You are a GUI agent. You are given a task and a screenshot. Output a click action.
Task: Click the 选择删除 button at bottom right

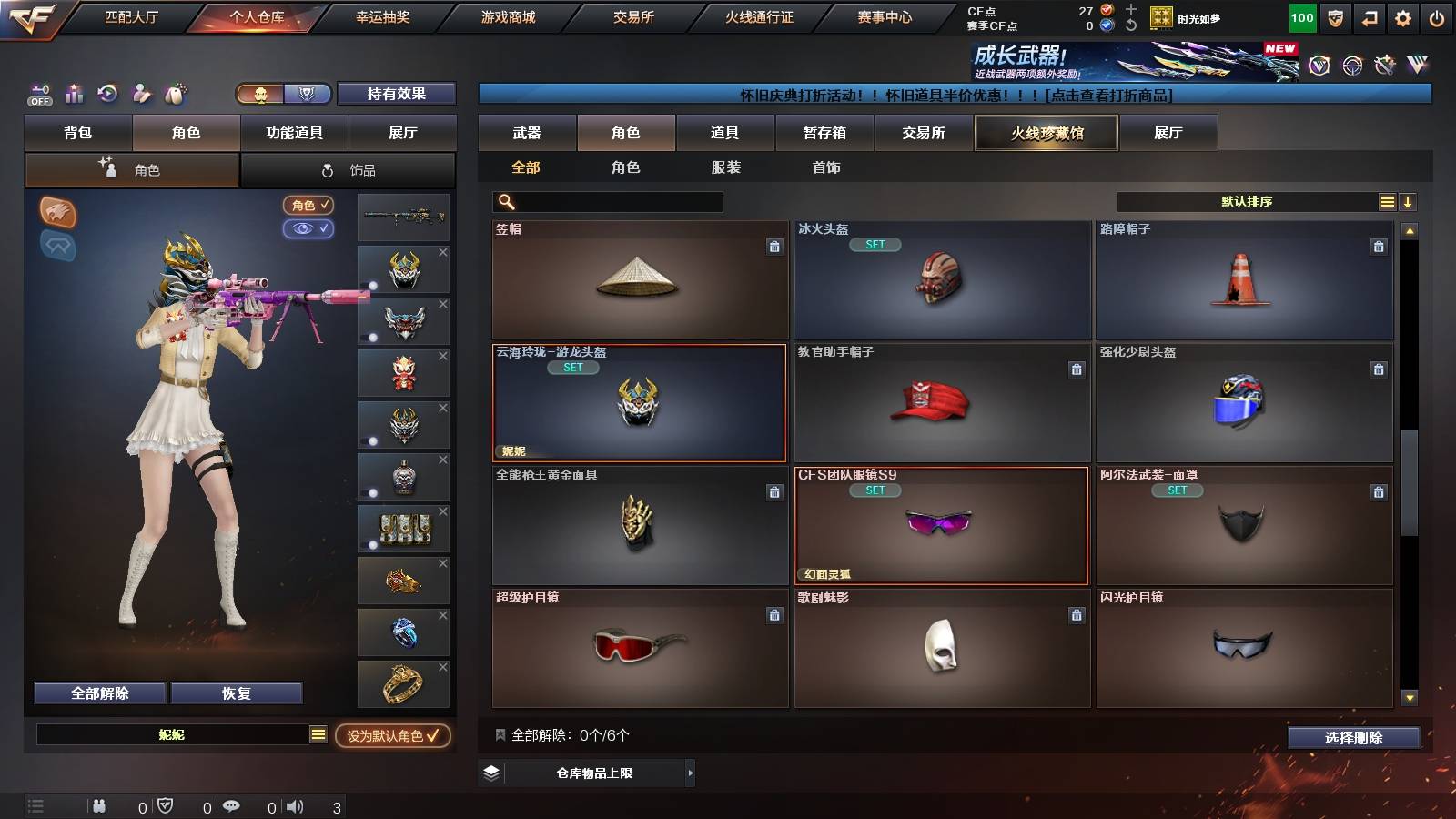1353,738
